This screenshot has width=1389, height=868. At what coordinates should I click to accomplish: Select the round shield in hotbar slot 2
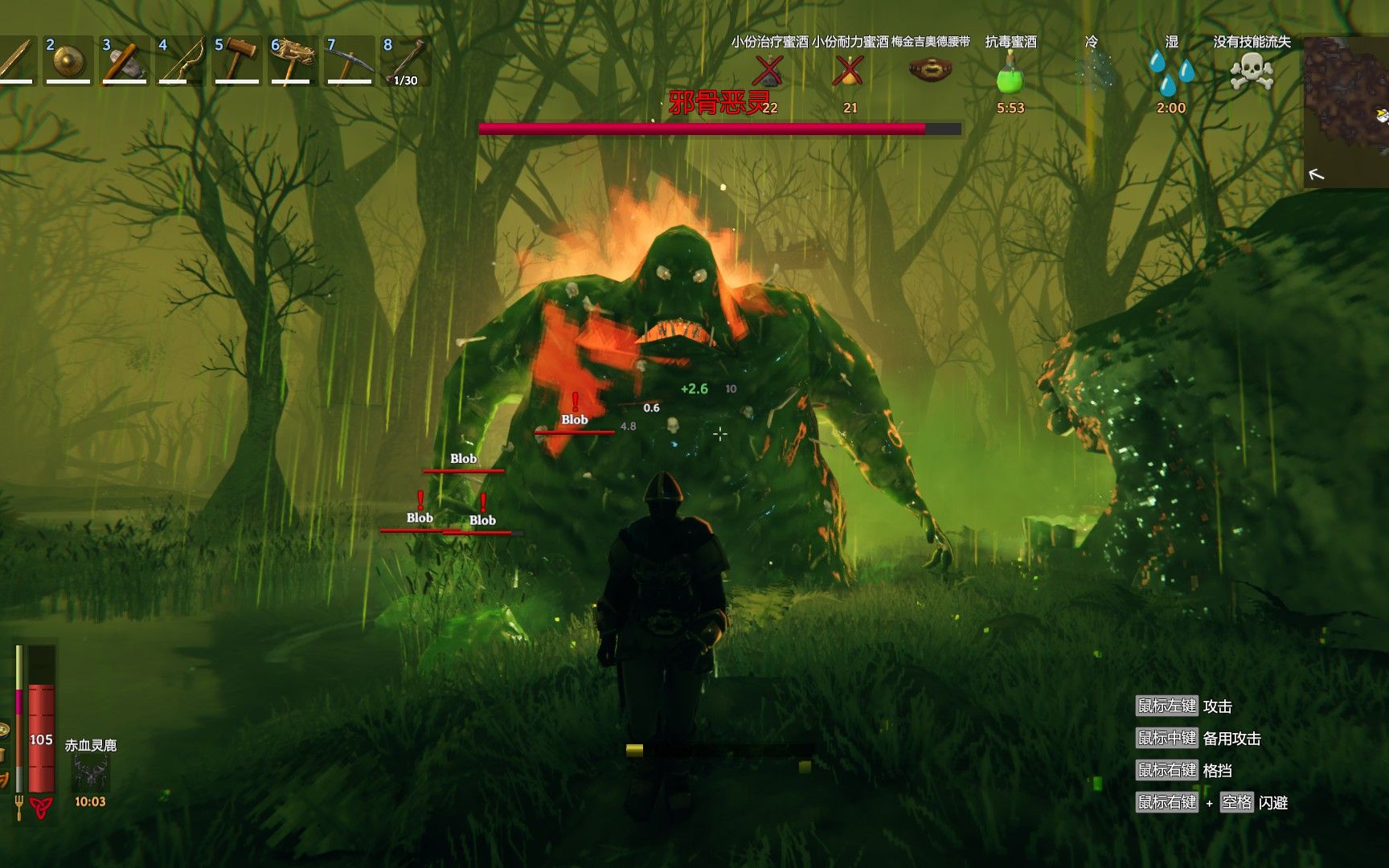click(68, 61)
